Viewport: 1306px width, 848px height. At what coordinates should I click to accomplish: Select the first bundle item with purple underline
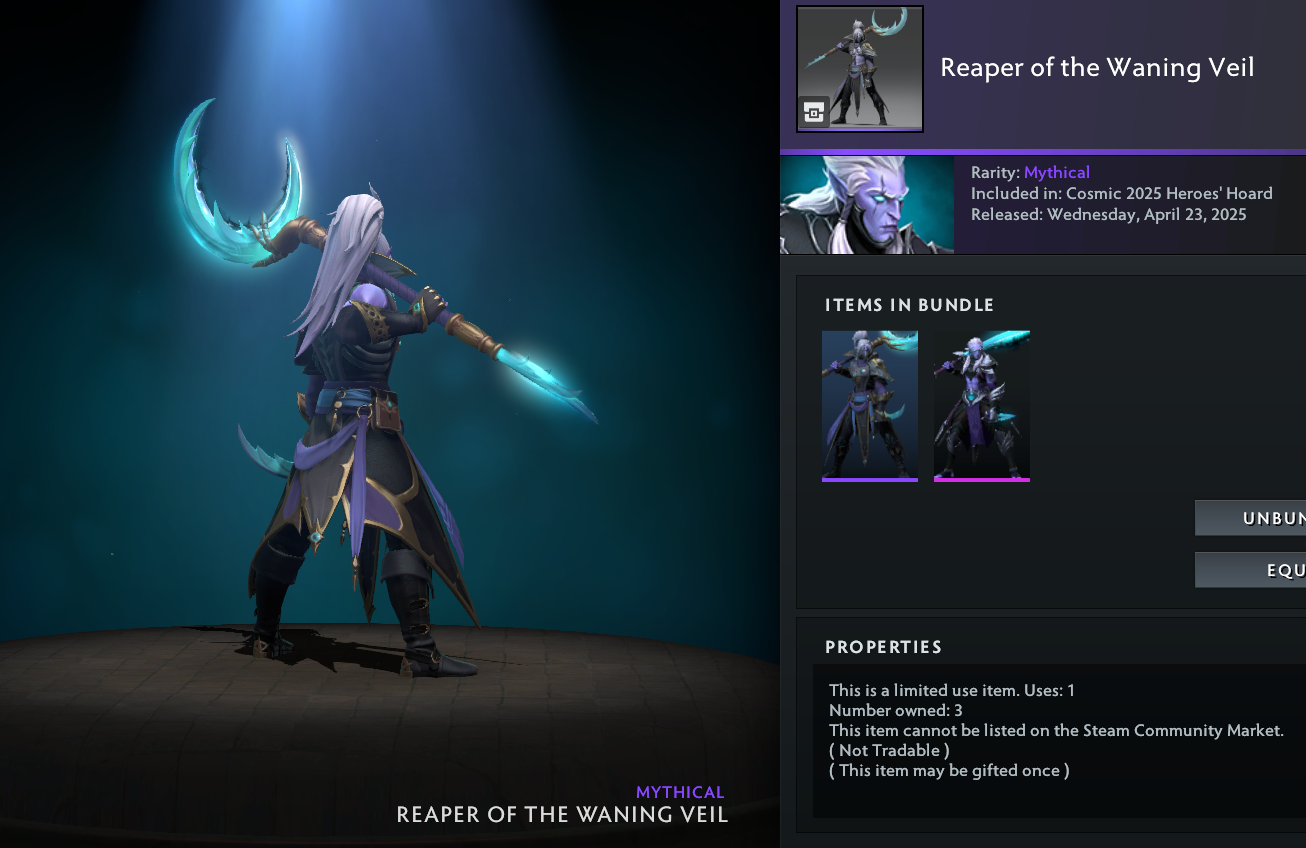[x=869, y=405]
